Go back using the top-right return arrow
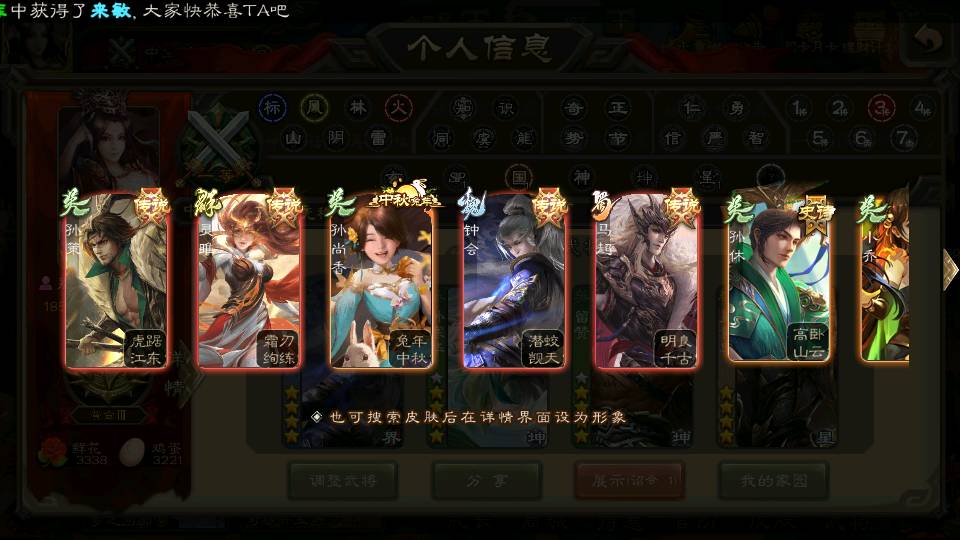The height and width of the screenshot is (540, 960). click(929, 41)
